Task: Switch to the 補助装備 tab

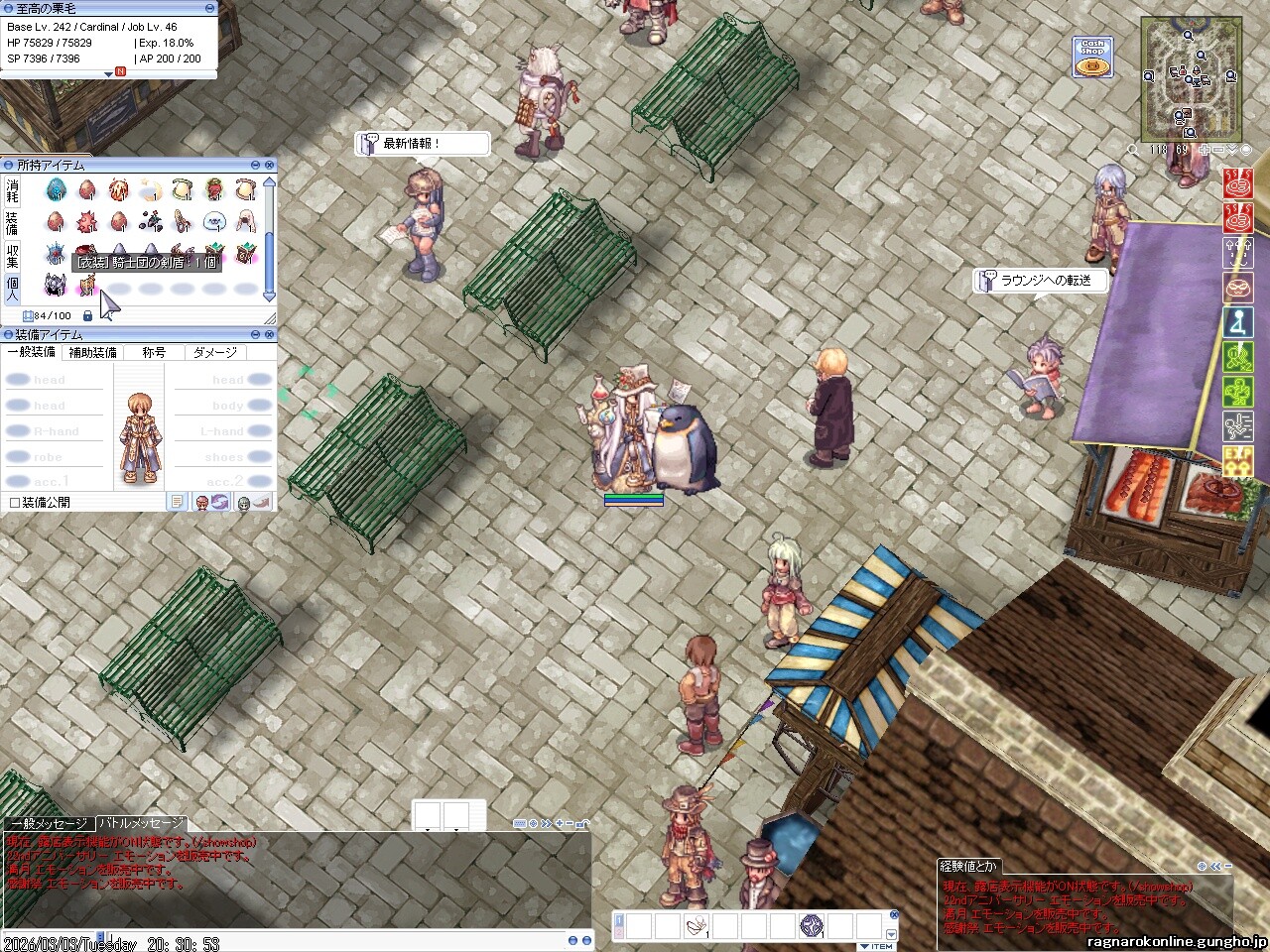Action: click(x=92, y=352)
